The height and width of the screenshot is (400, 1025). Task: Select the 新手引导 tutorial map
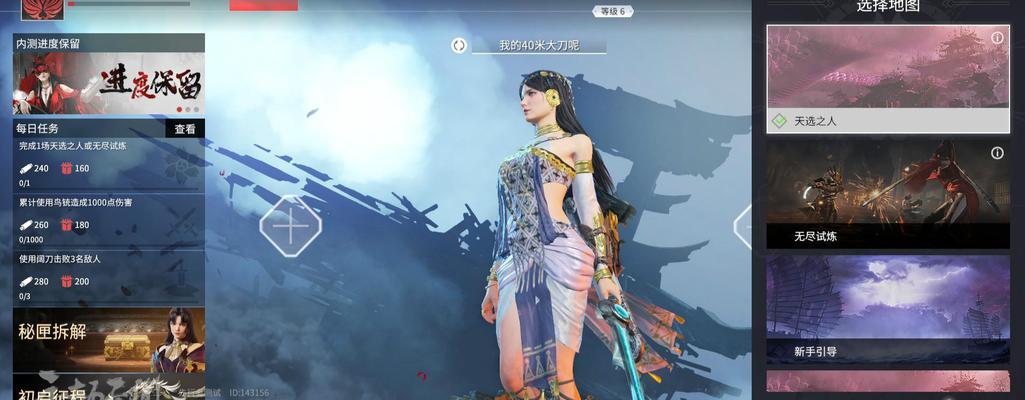pyautogui.click(x=888, y=309)
